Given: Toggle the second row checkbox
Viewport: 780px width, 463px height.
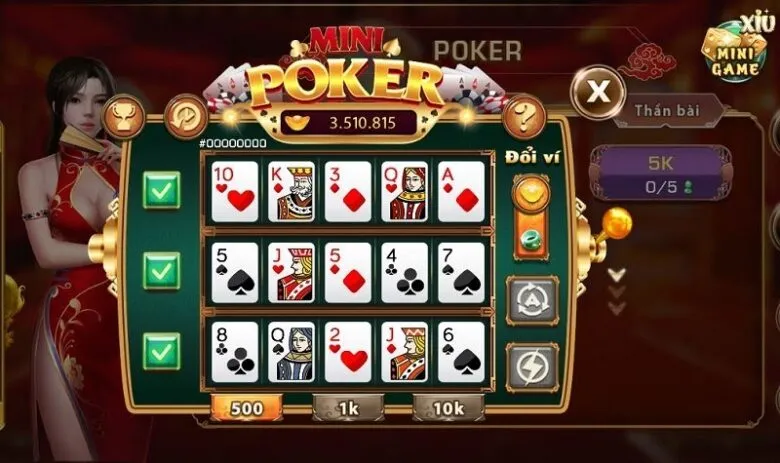Looking at the screenshot, I should point(160,270).
